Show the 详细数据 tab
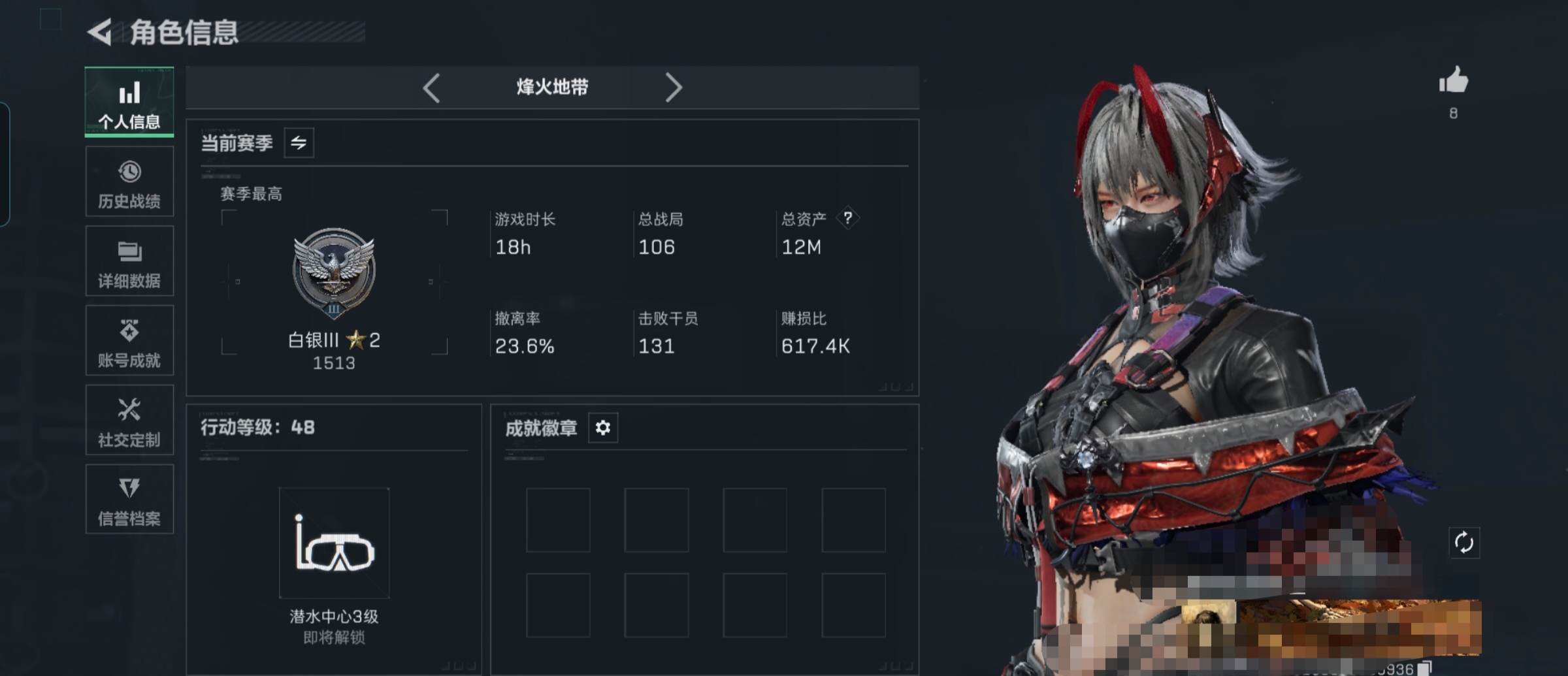 129,261
